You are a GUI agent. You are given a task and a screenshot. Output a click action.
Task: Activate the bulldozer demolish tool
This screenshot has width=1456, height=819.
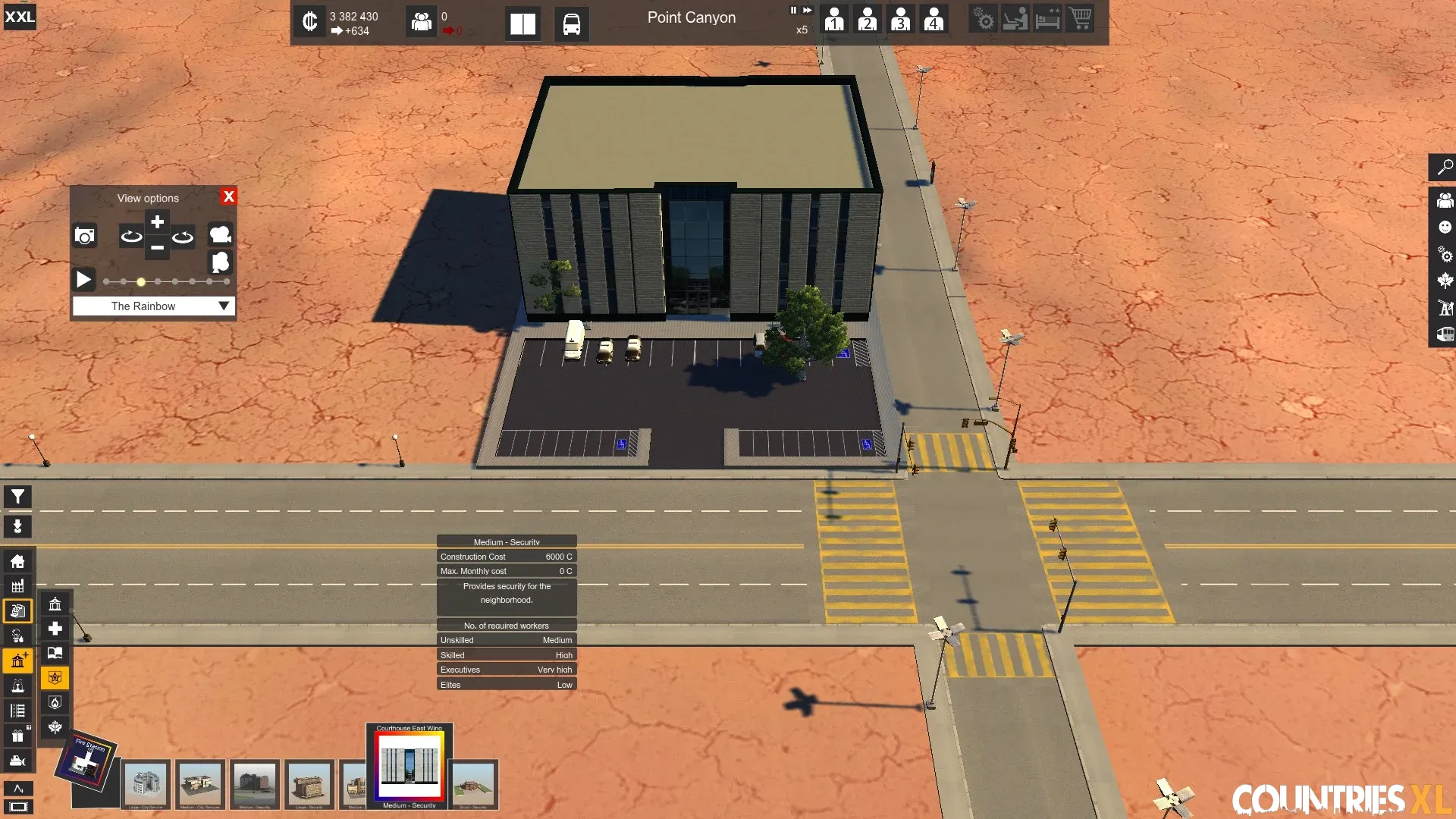tap(17, 761)
